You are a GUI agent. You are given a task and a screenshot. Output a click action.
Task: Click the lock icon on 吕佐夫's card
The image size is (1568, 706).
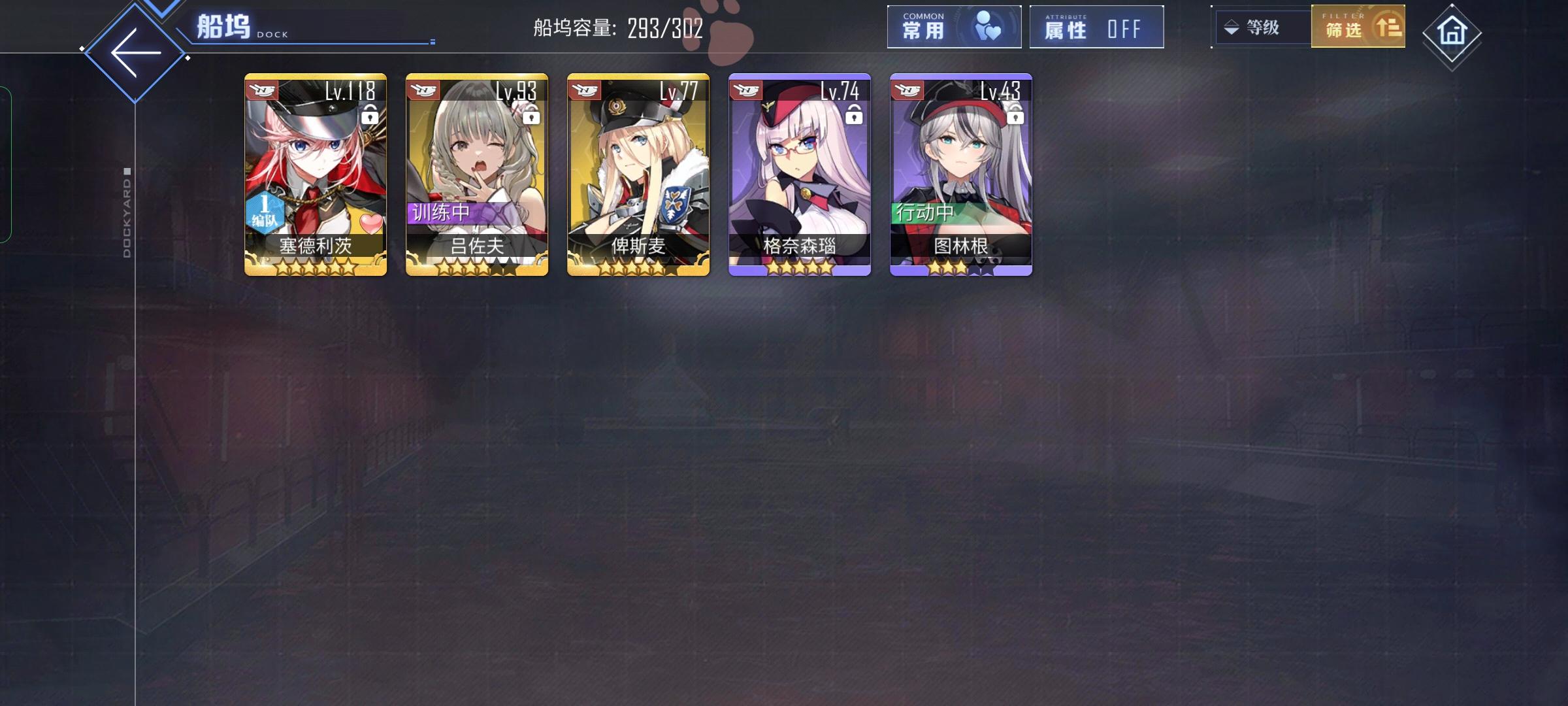[x=532, y=116]
